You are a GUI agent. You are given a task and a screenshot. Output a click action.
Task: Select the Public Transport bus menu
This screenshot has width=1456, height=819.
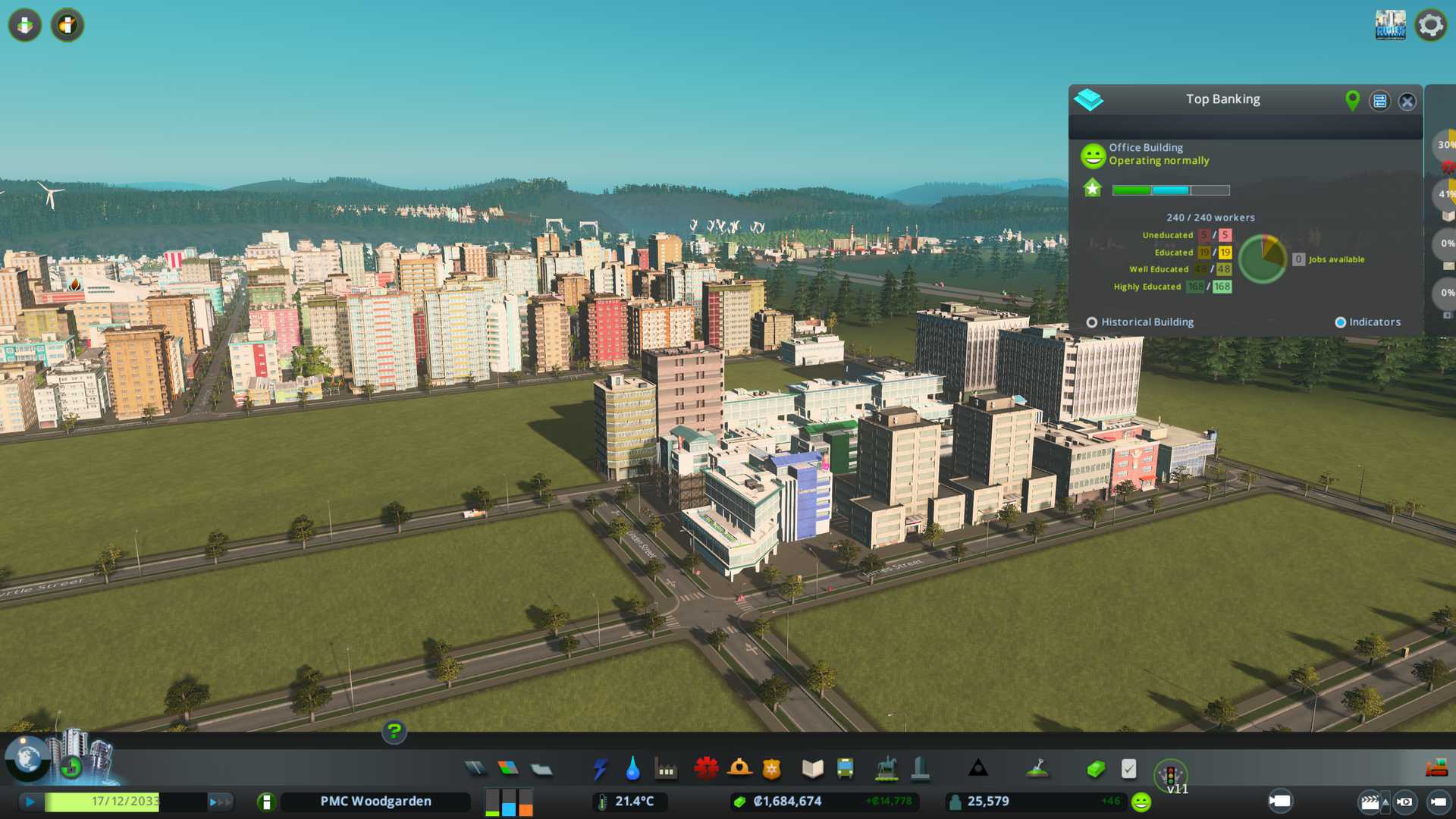[845, 769]
